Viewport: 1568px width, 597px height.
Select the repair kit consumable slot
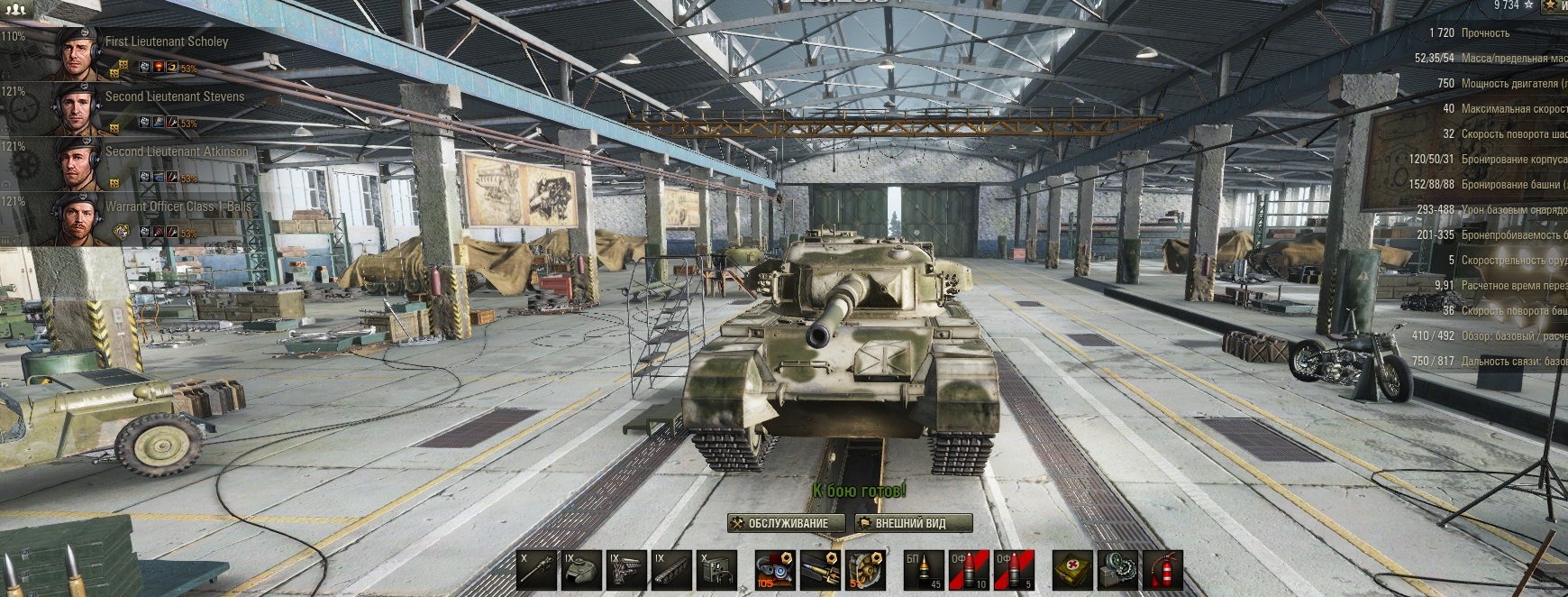[1117, 571]
